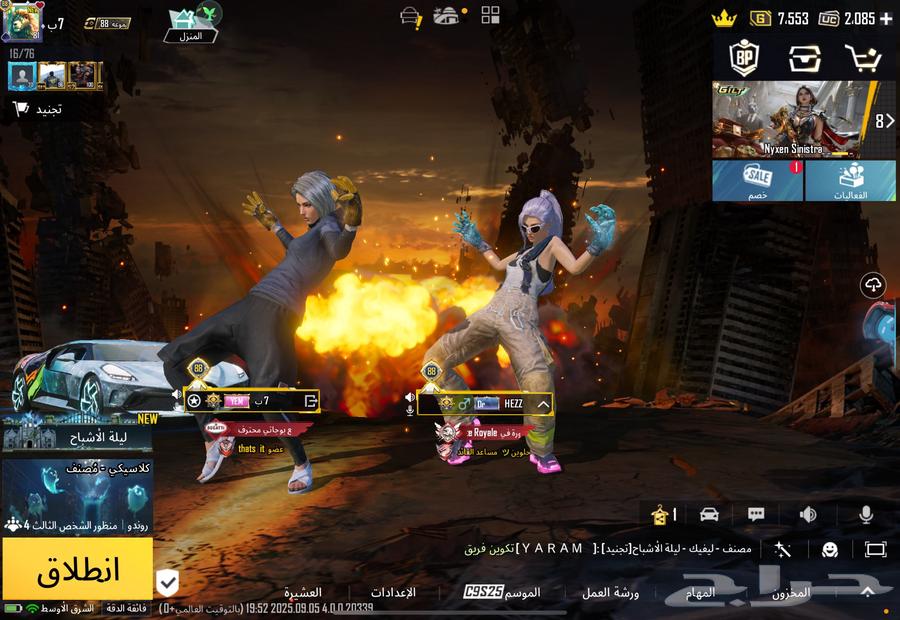Open the كلاسيكي مصنف mode selection tile
The height and width of the screenshot is (620, 900).
point(77,497)
